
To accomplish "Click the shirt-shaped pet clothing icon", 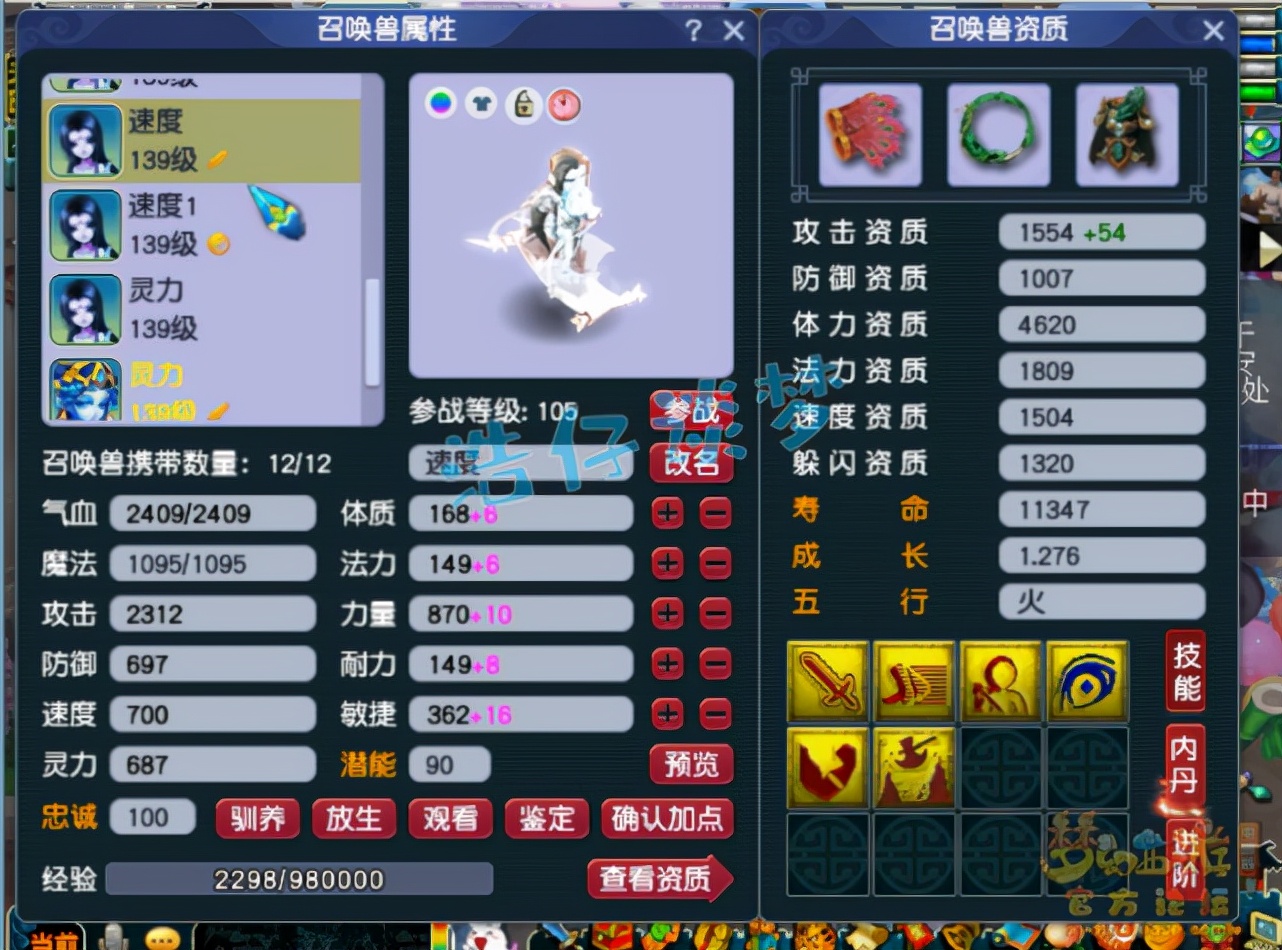I will 482,104.
